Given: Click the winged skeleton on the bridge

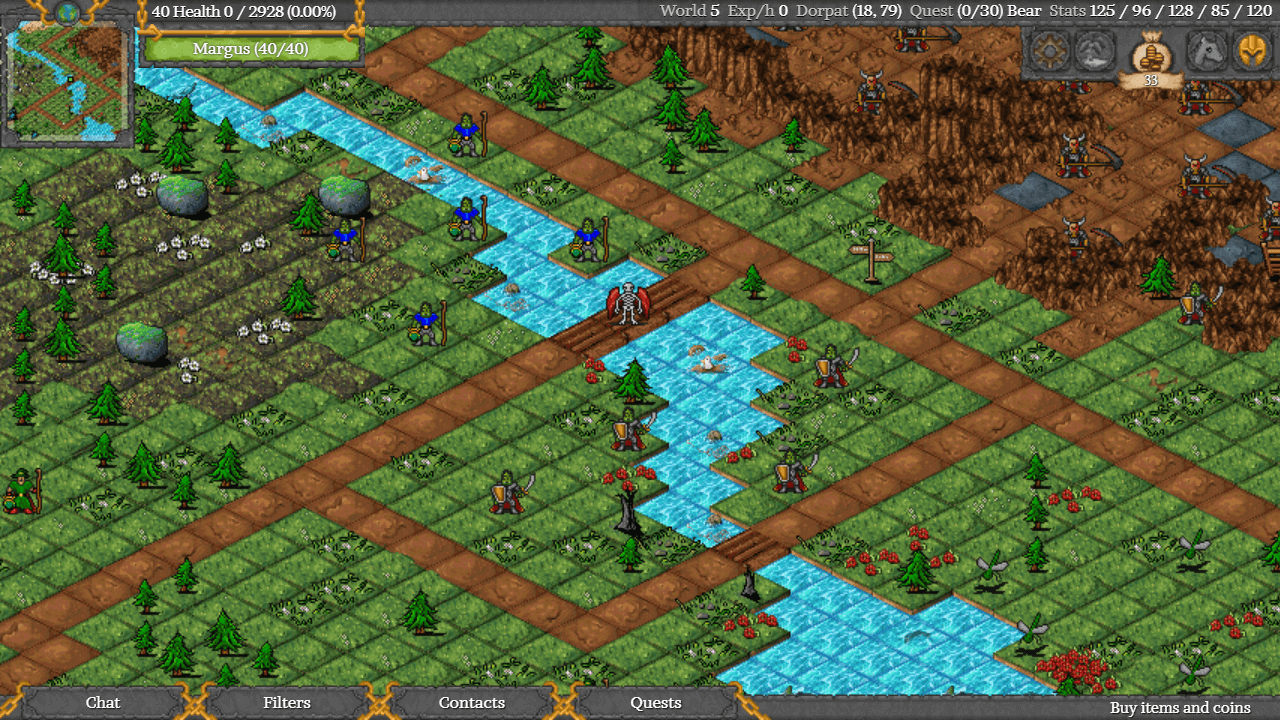Looking at the screenshot, I should pos(628,305).
